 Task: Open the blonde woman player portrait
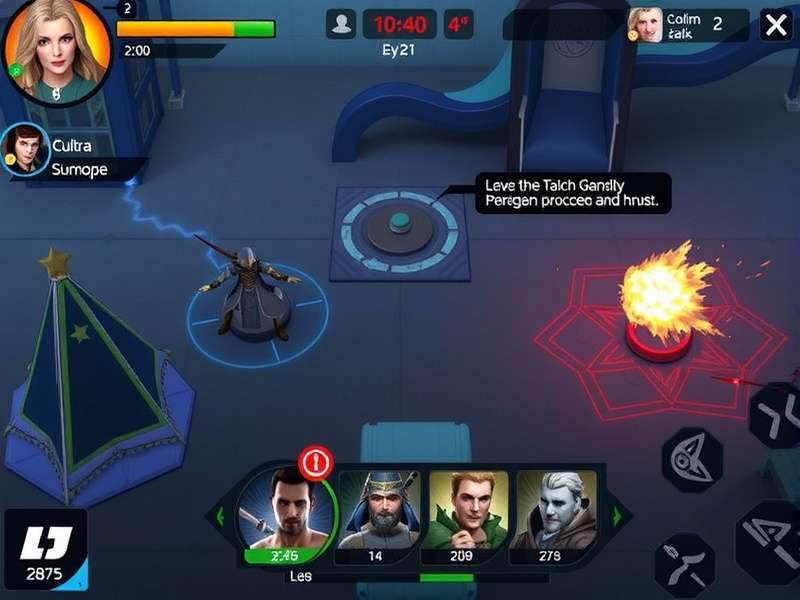(56, 50)
